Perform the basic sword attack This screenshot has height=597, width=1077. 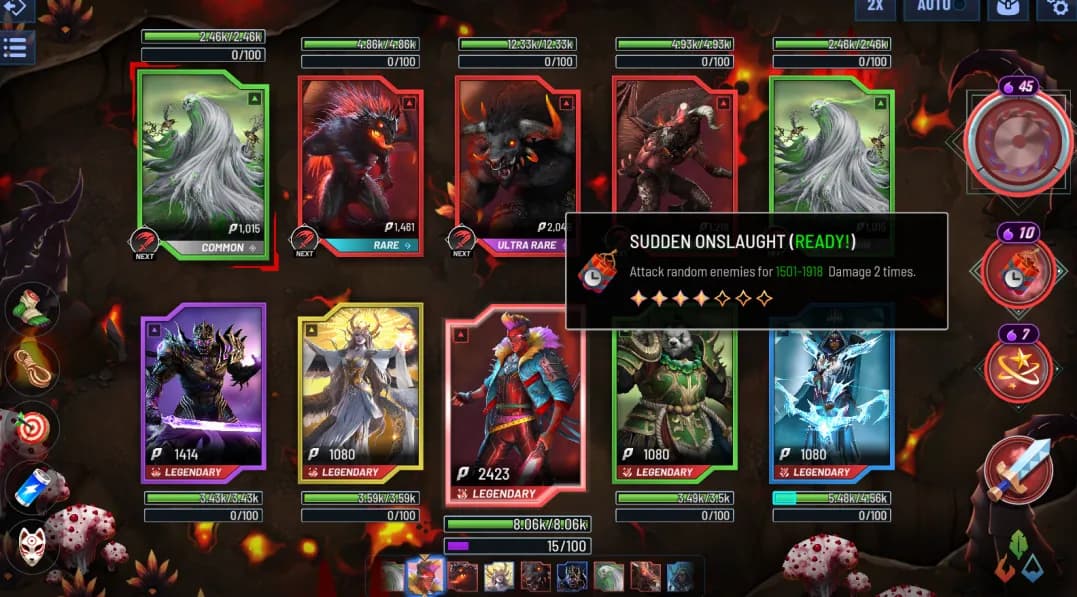pyautogui.click(x=1018, y=470)
